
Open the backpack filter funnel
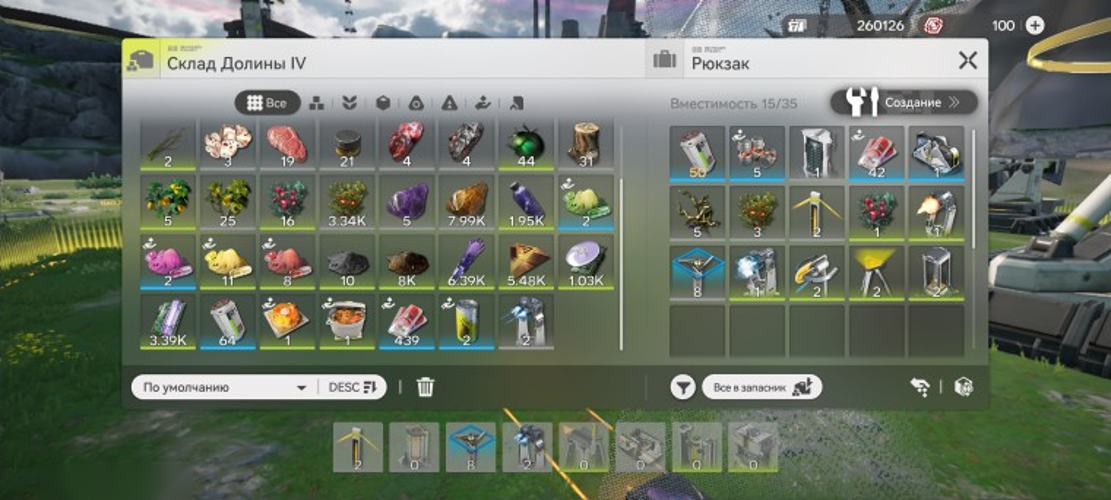[682, 387]
